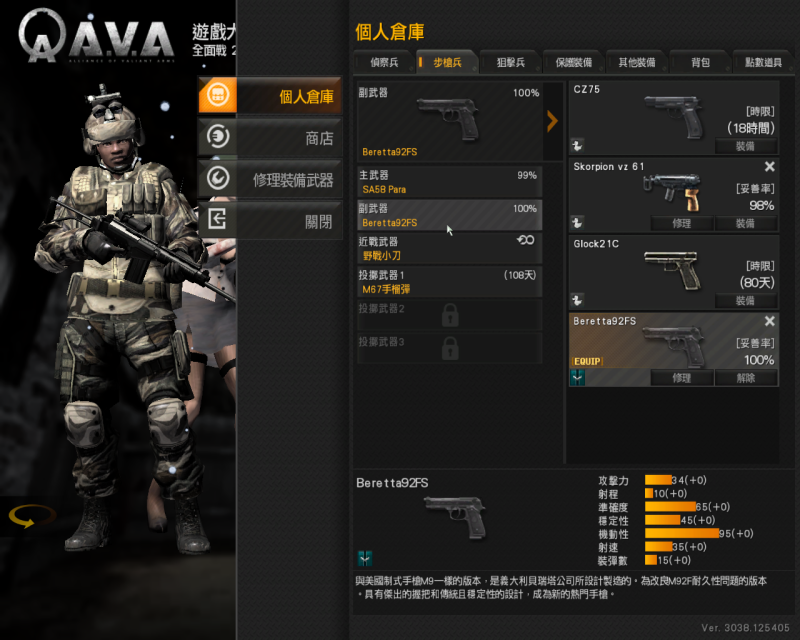Select the 主武器 SA58 Para slot

coord(448,182)
